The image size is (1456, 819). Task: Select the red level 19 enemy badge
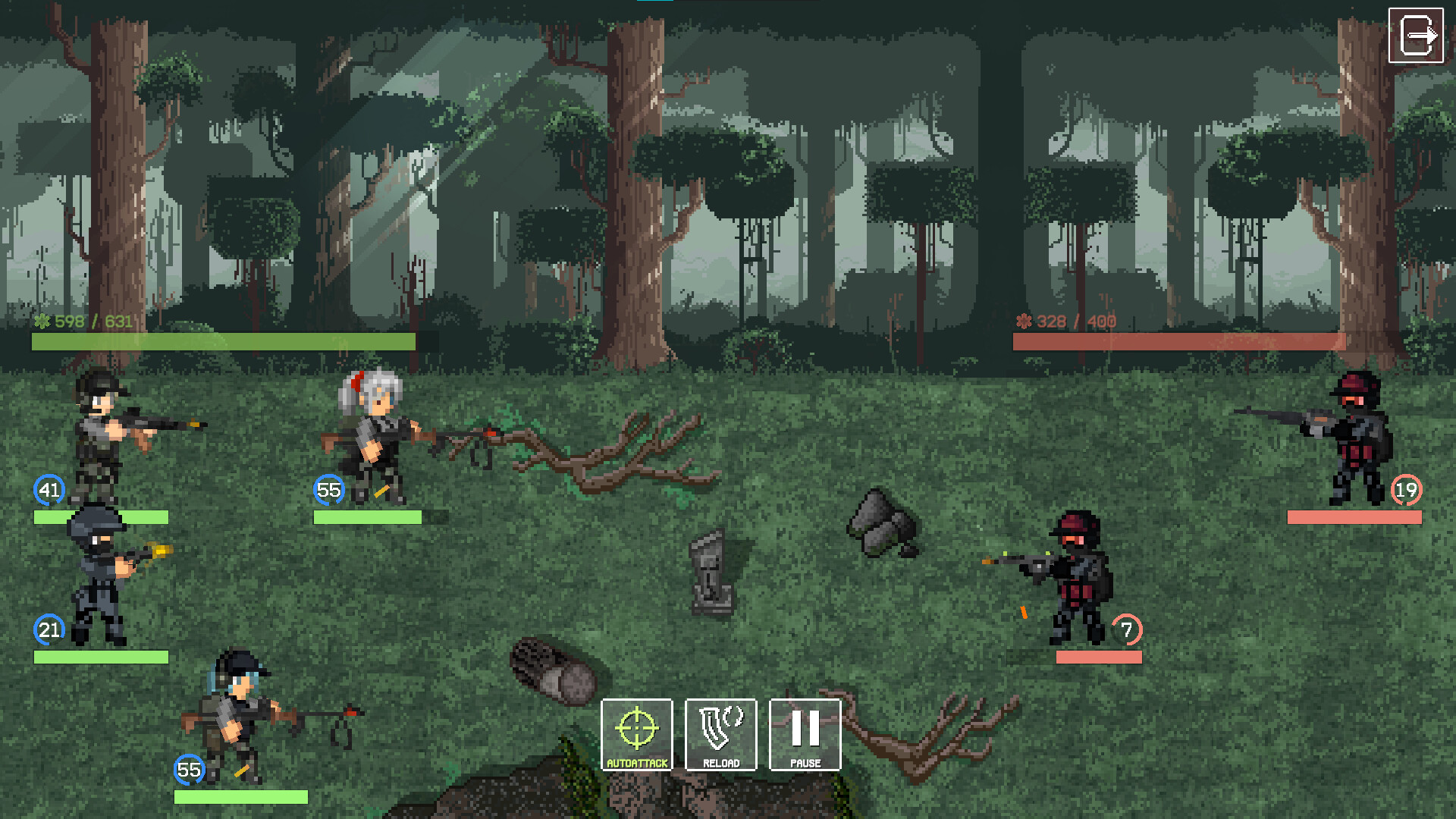point(1406,491)
